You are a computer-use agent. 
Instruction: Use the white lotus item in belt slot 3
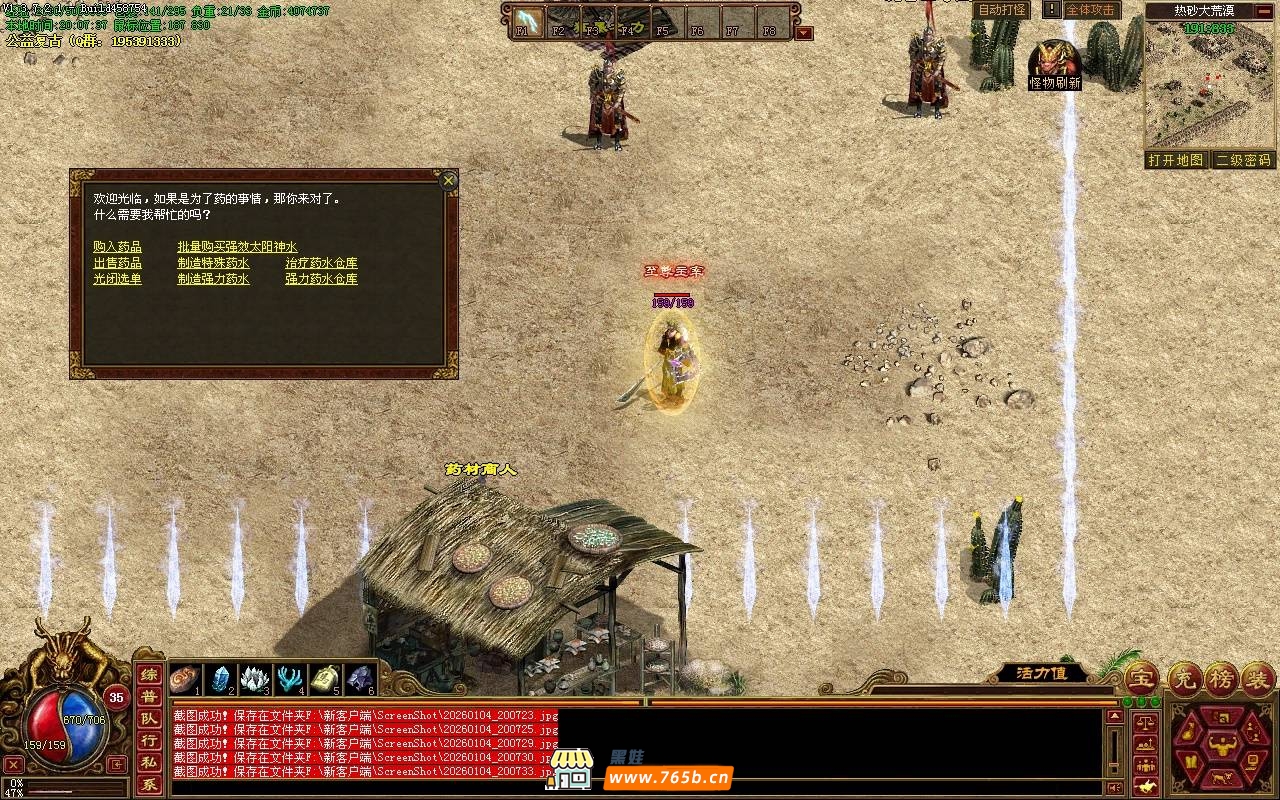pyautogui.click(x=254, y=678)
